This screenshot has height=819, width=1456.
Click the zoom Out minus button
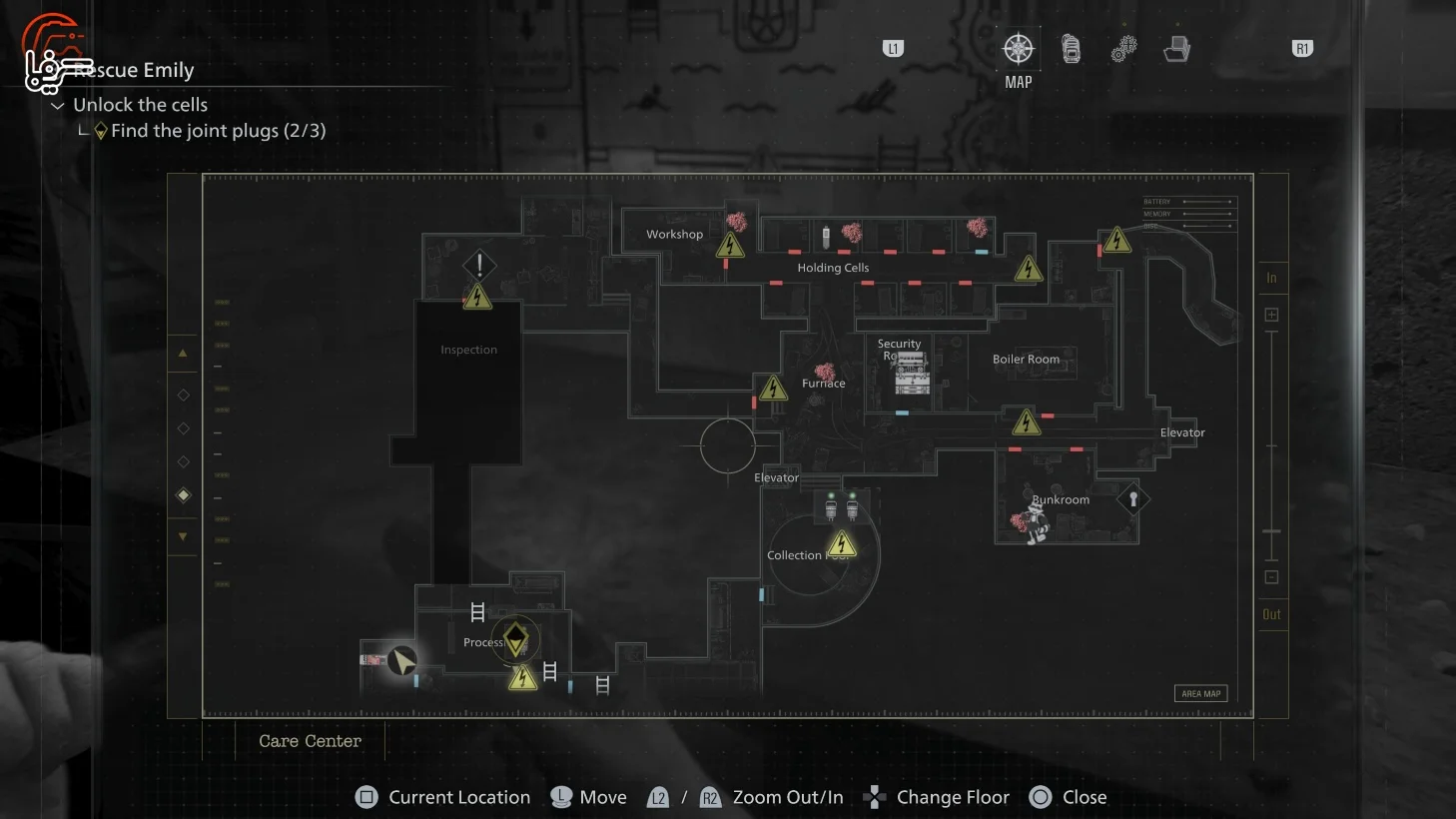click(1271, 577)
